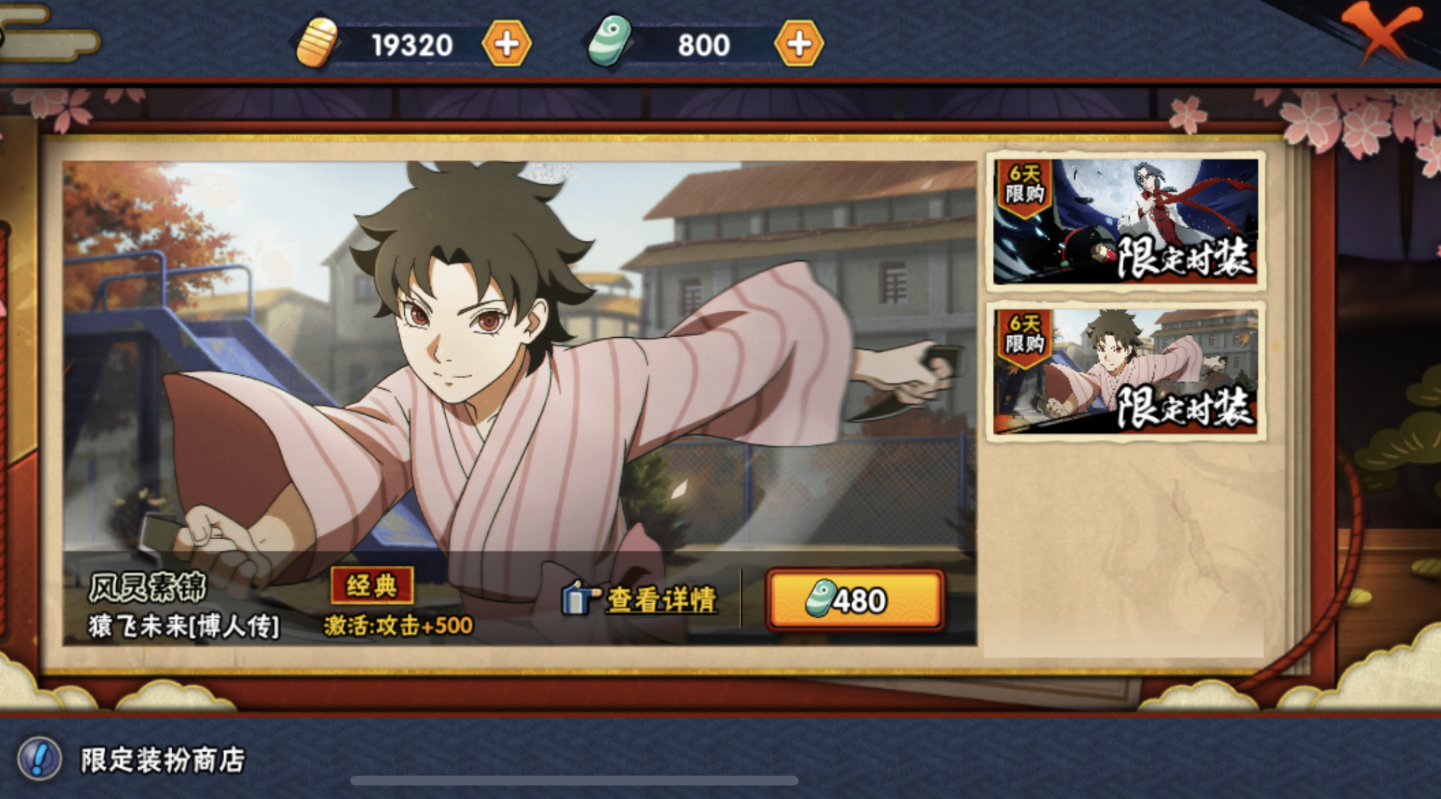Show shop info via the exclamation icon
Viewport: 1441px width, 799px height.
[39, 759]
